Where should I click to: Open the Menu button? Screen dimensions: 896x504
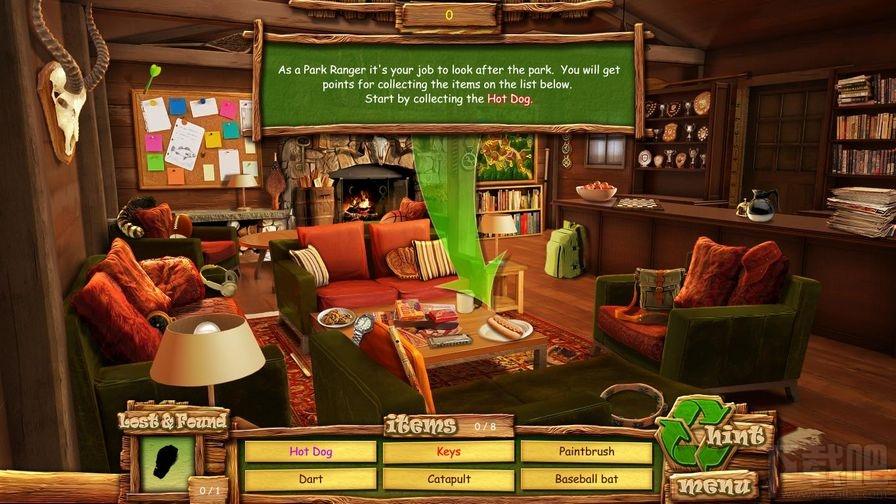click(713, 487)
